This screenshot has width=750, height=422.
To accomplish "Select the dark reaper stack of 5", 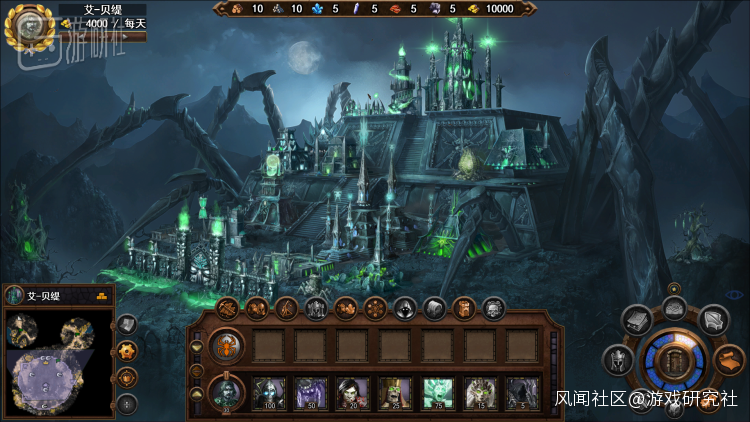I will pyautogui.click(x=522, y=392).
